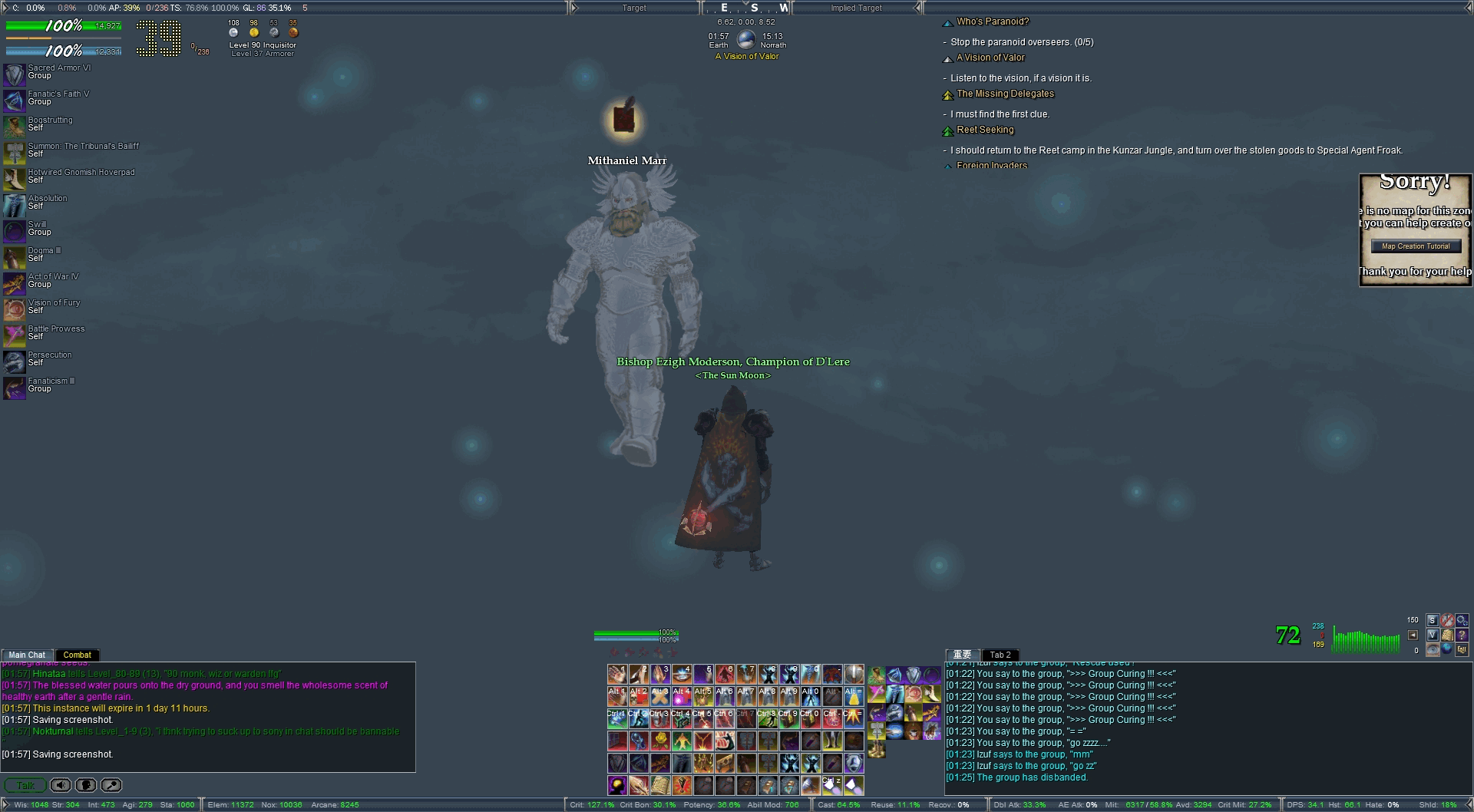Select the Main Chat tab
Image resolution: width=1474 pixels, height=812 pixels.
tap(27, 655)
